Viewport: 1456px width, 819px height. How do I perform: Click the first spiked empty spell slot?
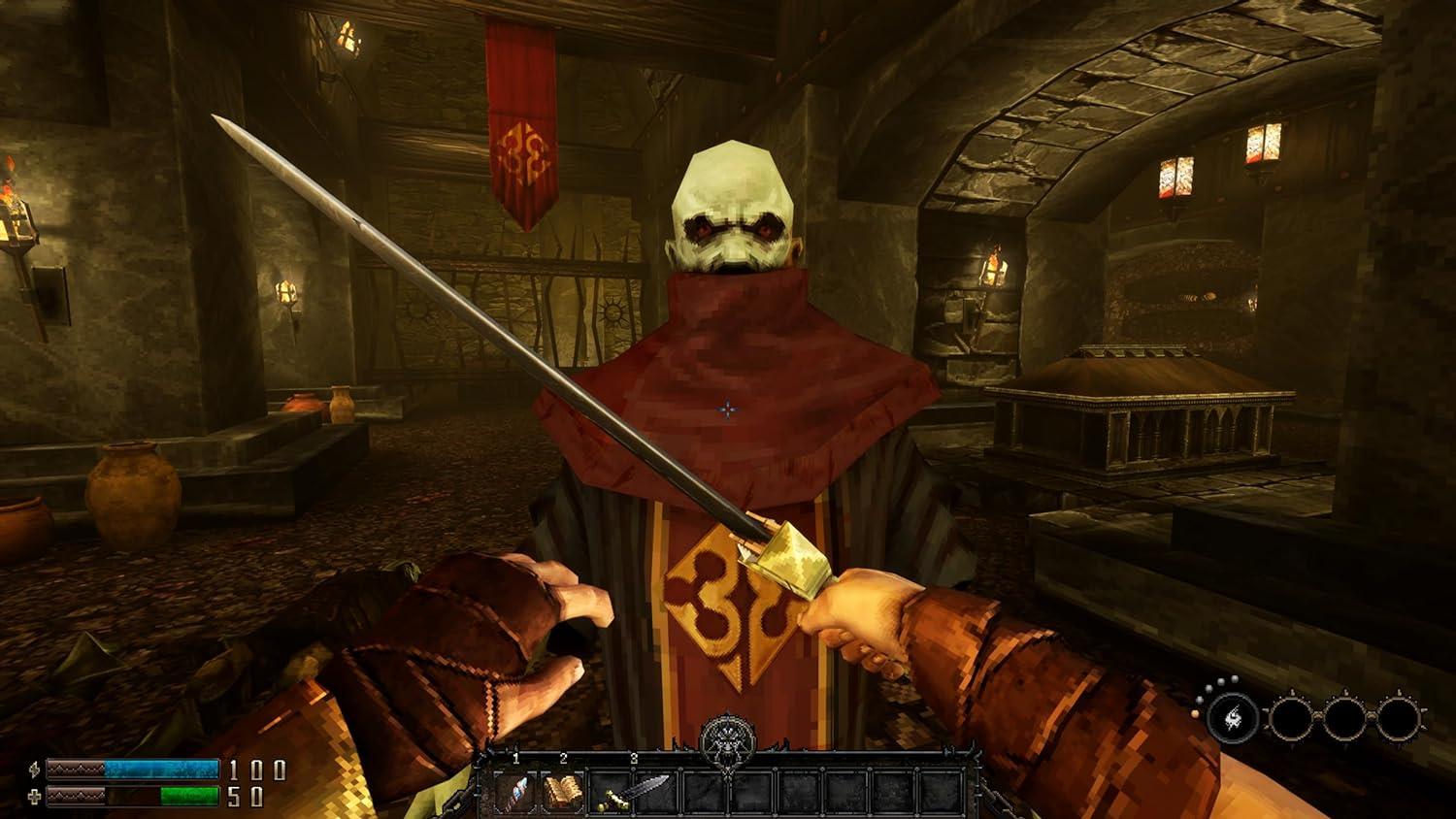pos(1292,719)
